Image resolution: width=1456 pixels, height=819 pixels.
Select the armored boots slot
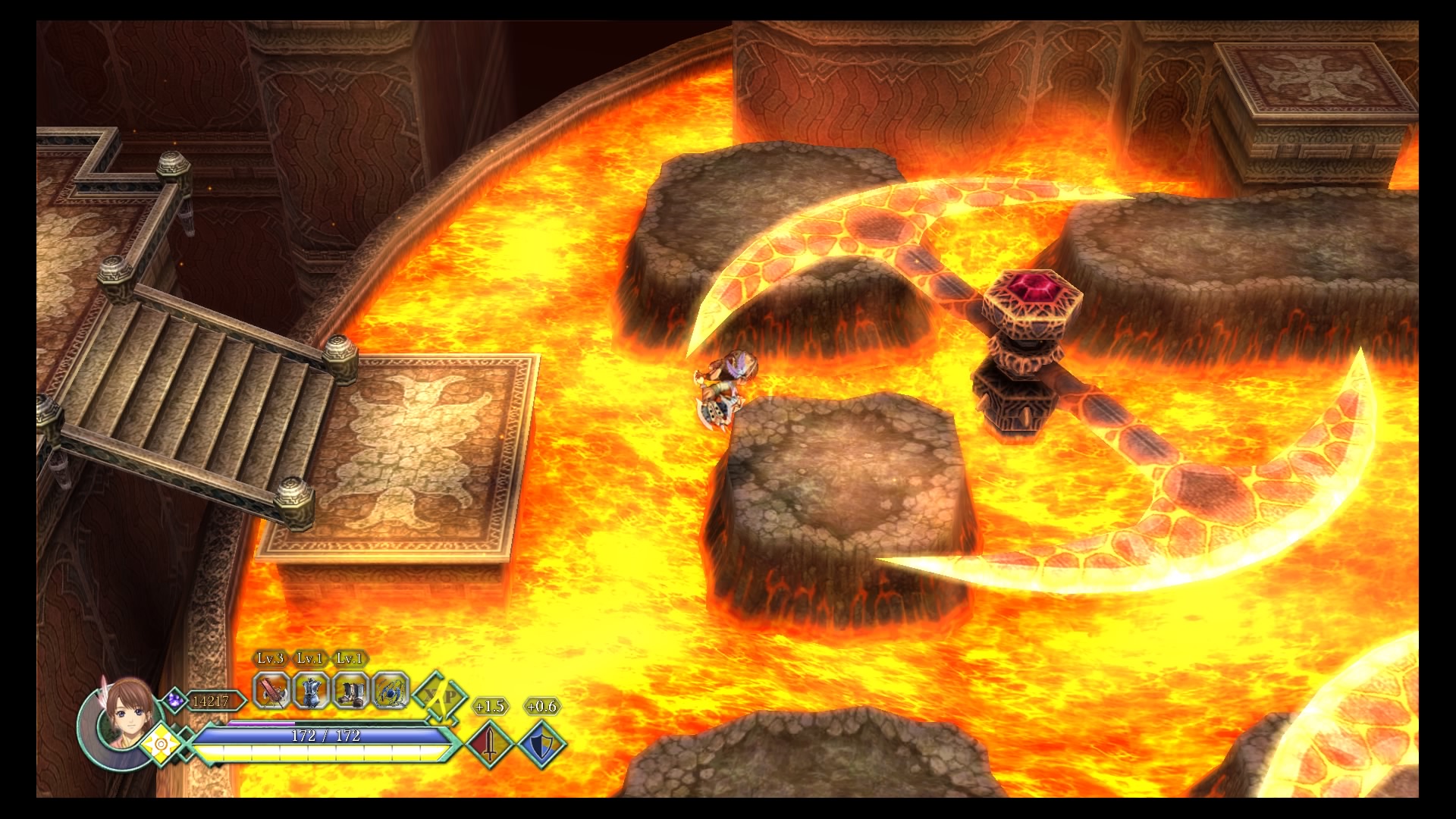pos(350,690)
